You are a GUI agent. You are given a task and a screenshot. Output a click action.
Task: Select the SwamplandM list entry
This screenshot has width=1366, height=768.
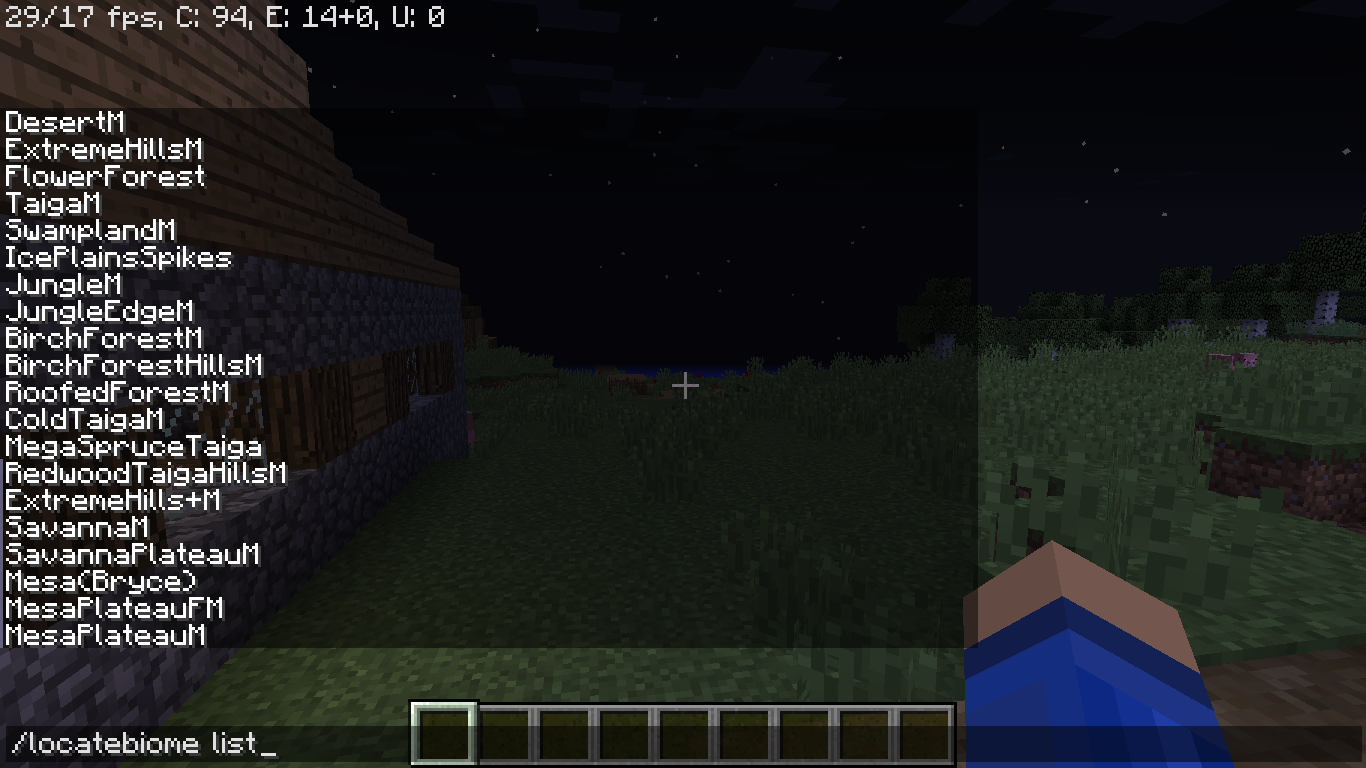coord(88,231)
